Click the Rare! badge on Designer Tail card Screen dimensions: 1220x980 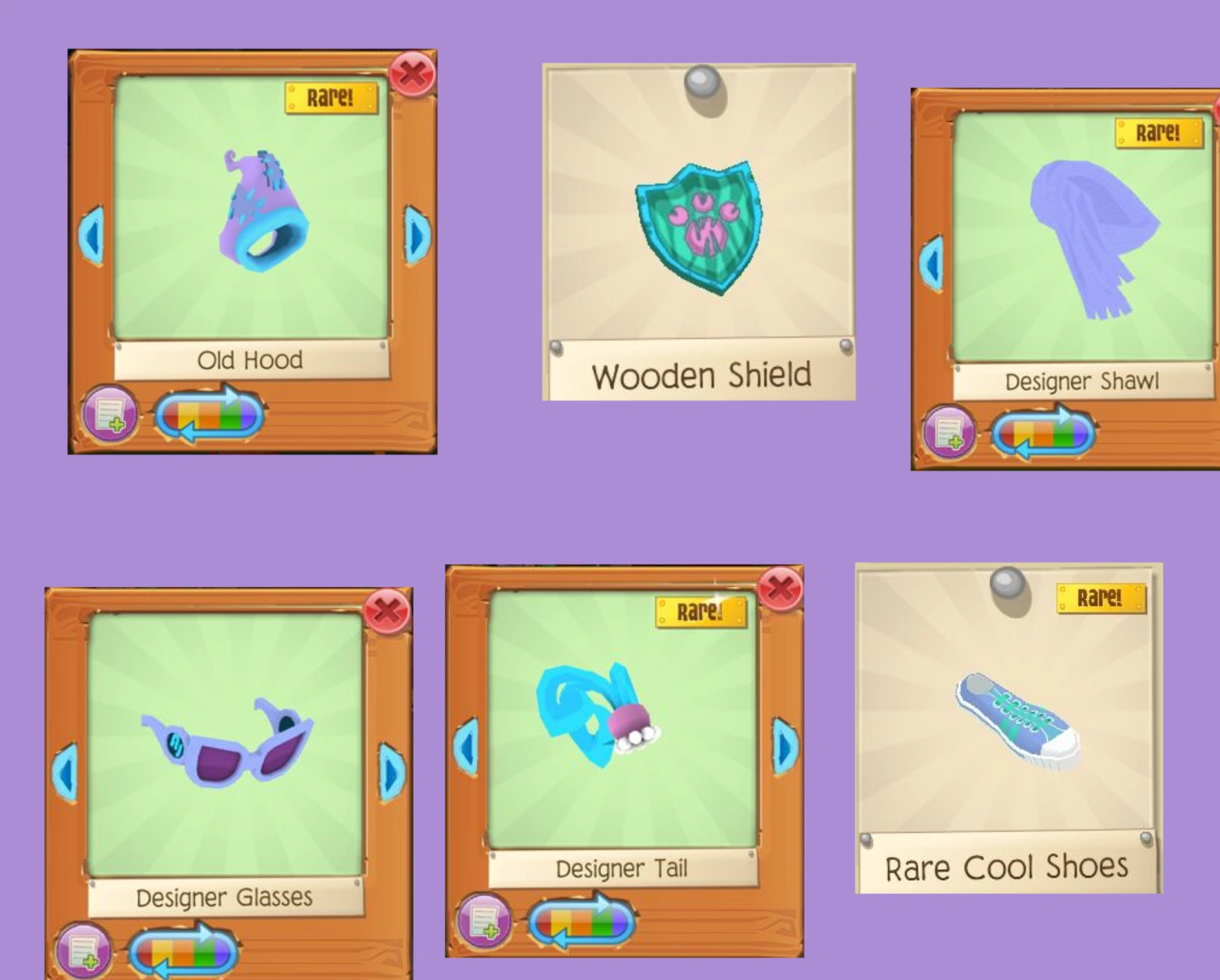click(702, 611)
